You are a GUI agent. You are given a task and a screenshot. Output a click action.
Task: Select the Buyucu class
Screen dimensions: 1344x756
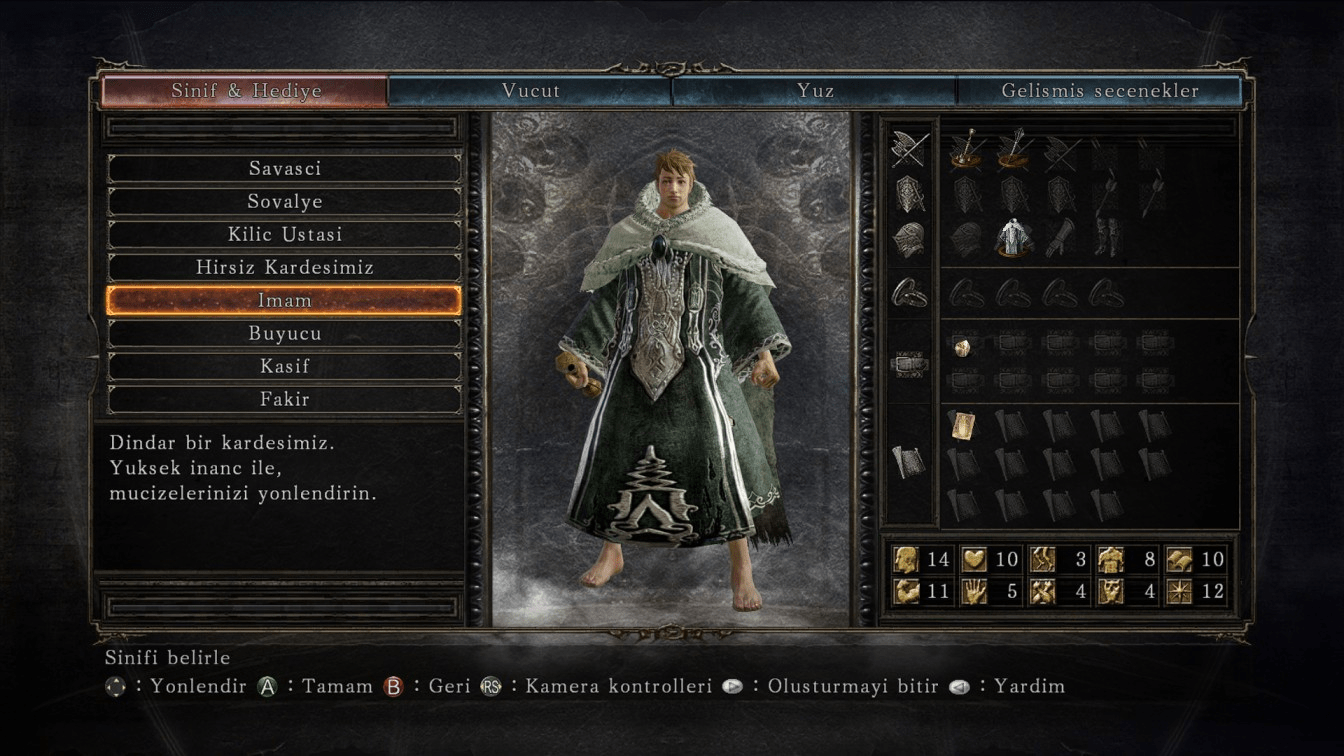pyautogui.click(x=284, y=334)
